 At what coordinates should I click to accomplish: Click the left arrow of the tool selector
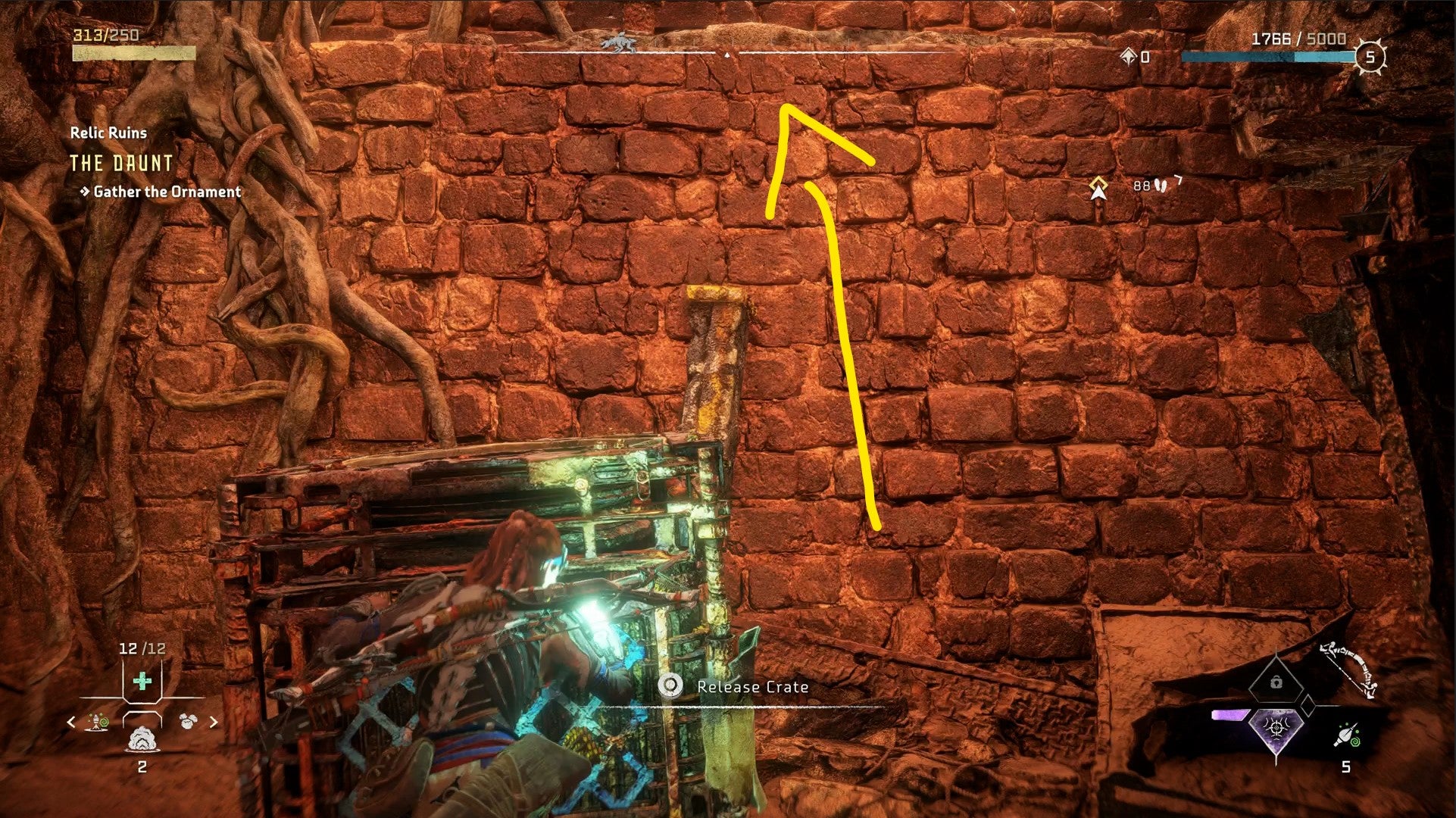click(71, 722)
